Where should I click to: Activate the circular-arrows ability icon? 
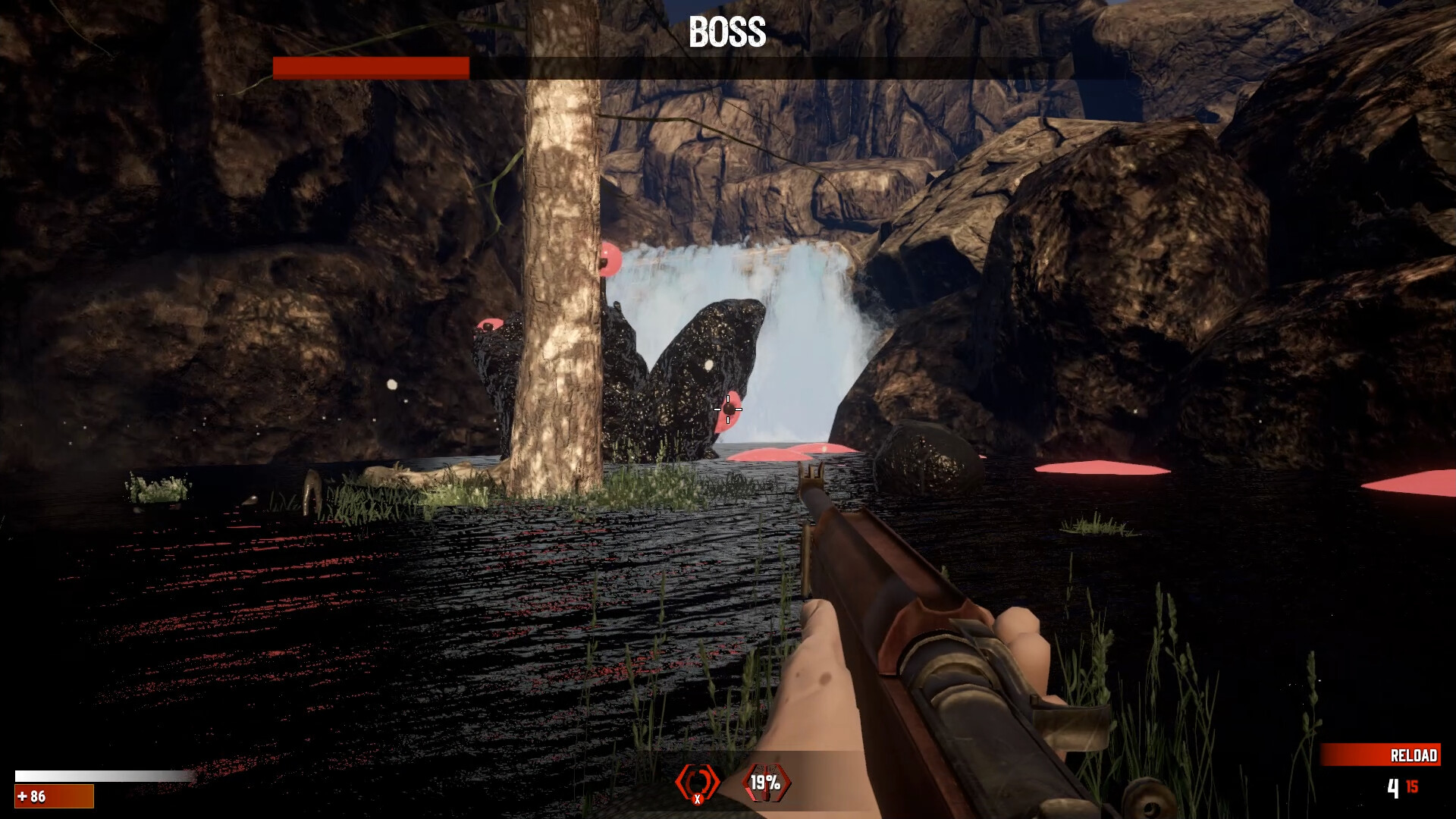697,782
